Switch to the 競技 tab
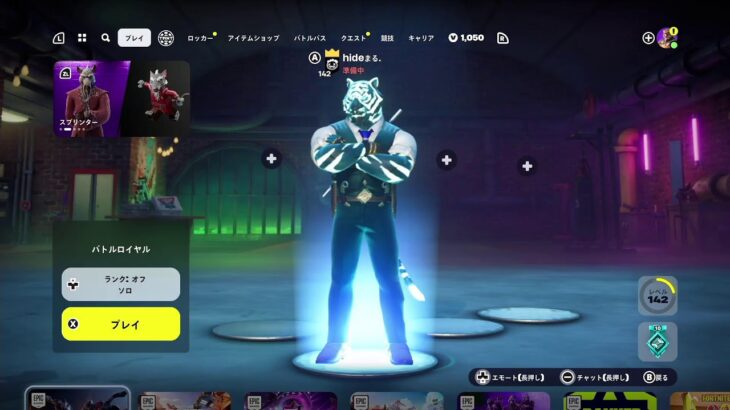Screen dimensions: 730x410 coord(387,38)
